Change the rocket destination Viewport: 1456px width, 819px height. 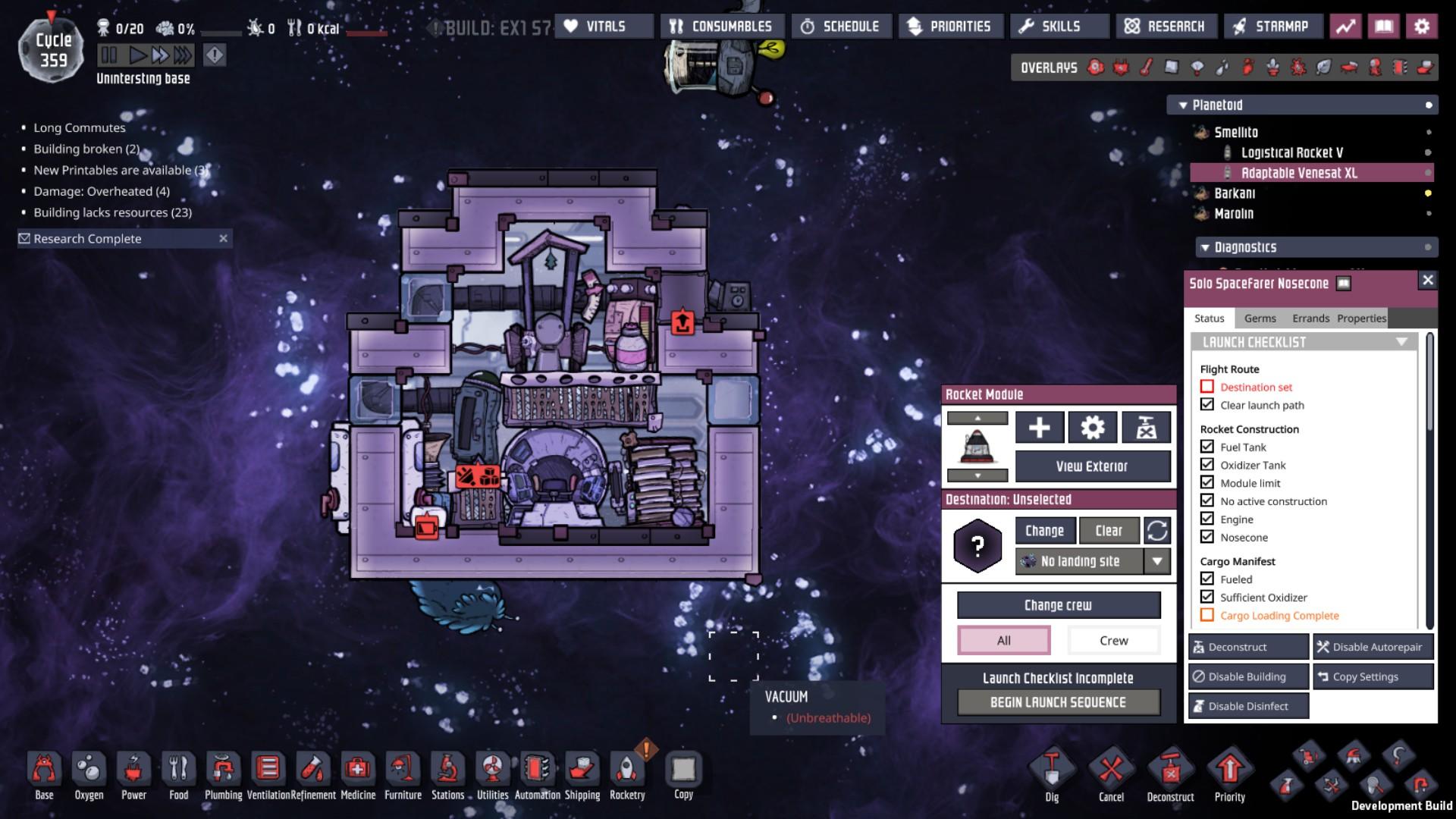1044,531
